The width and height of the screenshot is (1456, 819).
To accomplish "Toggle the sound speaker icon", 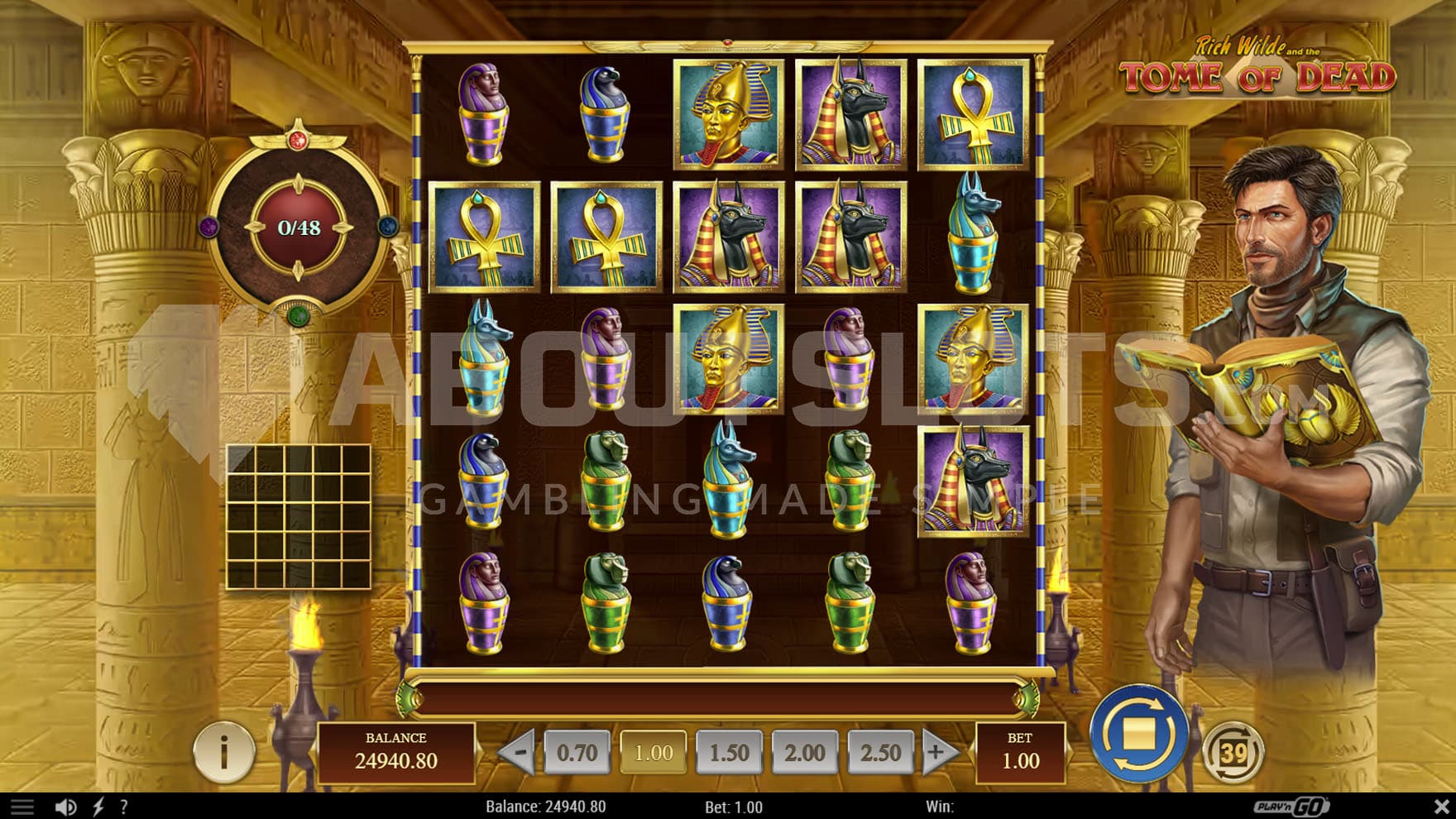I will [65, 807].
